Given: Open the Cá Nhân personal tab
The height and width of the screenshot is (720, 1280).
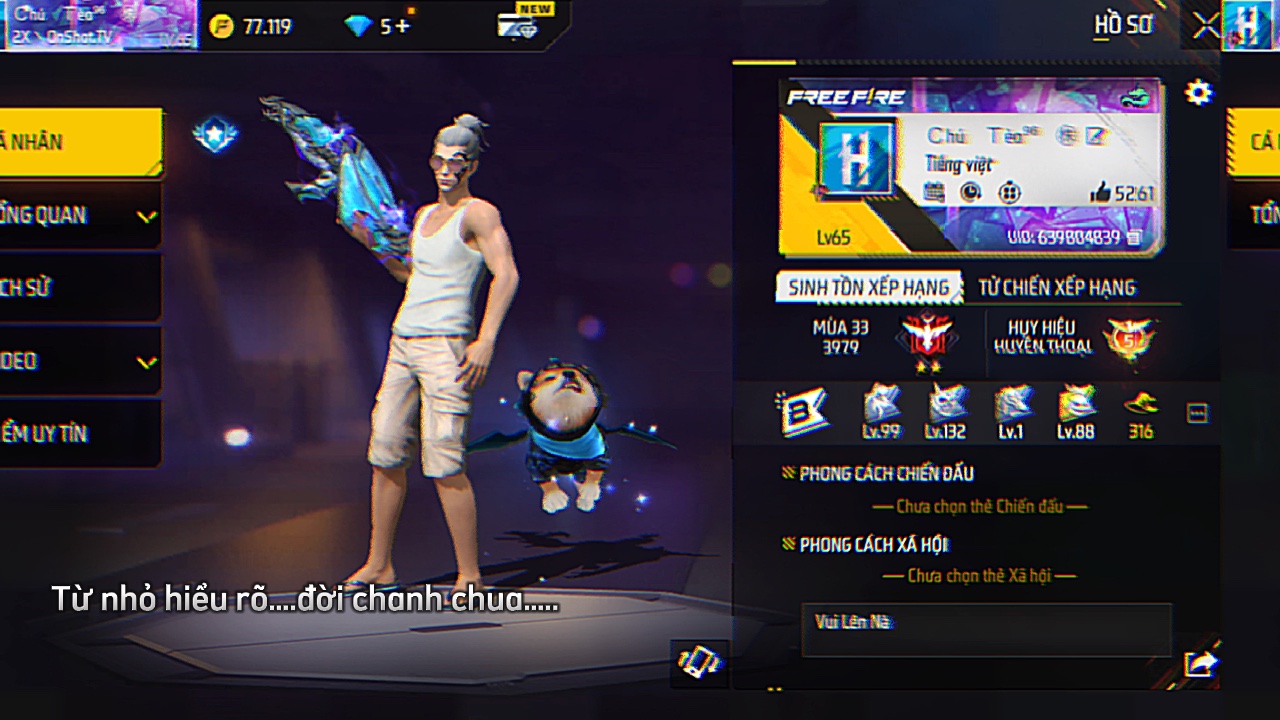Looking at the screenshot, I should tap(80, 142).
